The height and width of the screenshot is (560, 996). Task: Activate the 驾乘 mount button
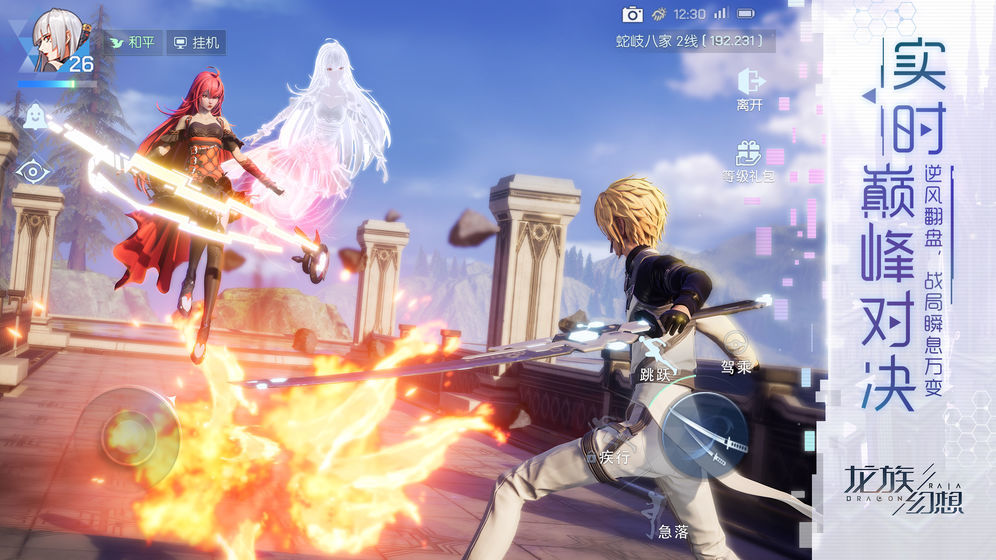coord(736,350)
